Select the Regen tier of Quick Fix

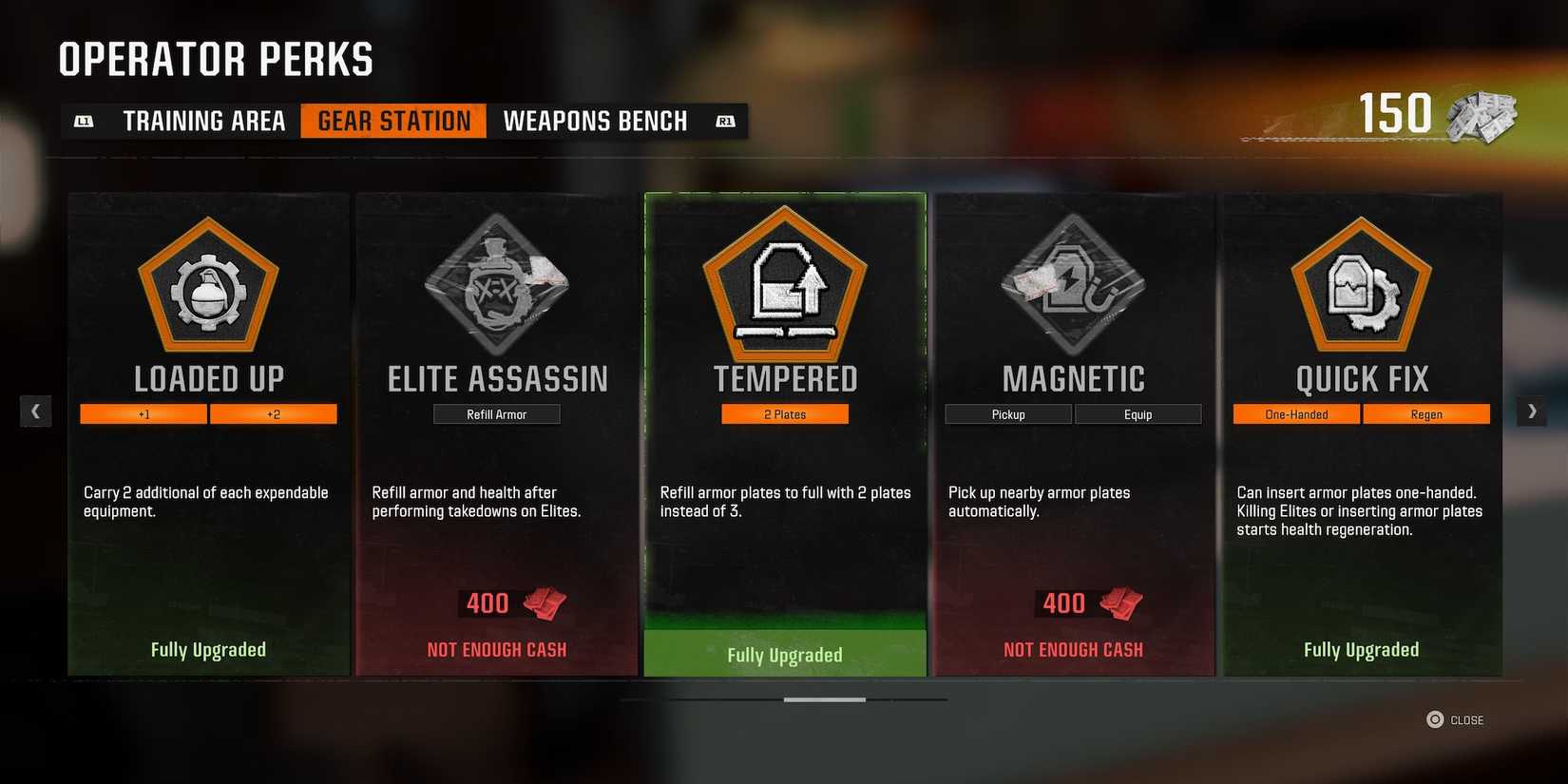(1426, 413)
